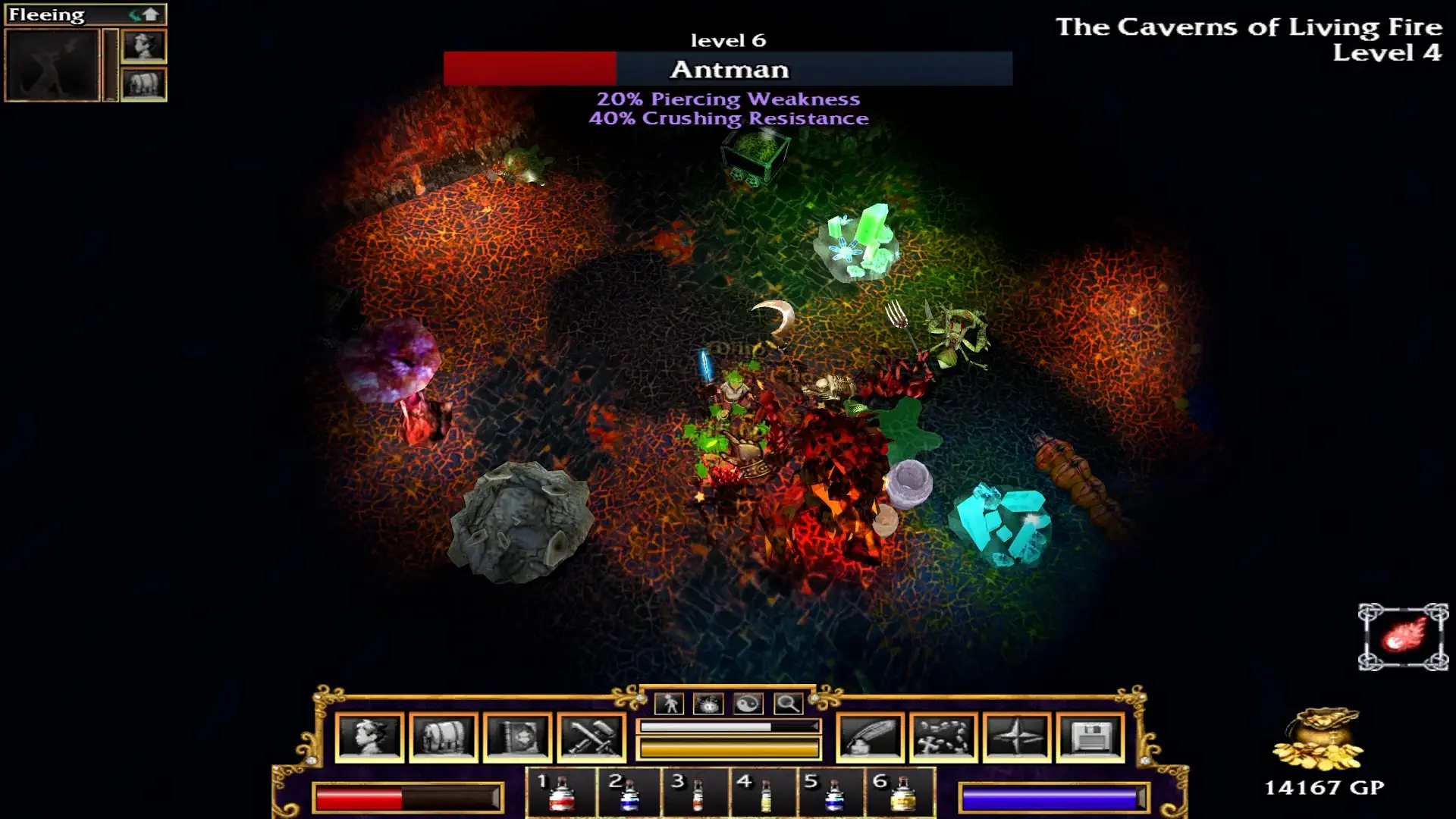Open the crossed tools skills button
The height and width of the screenshot is (819, 1456).
coord(591,736)
